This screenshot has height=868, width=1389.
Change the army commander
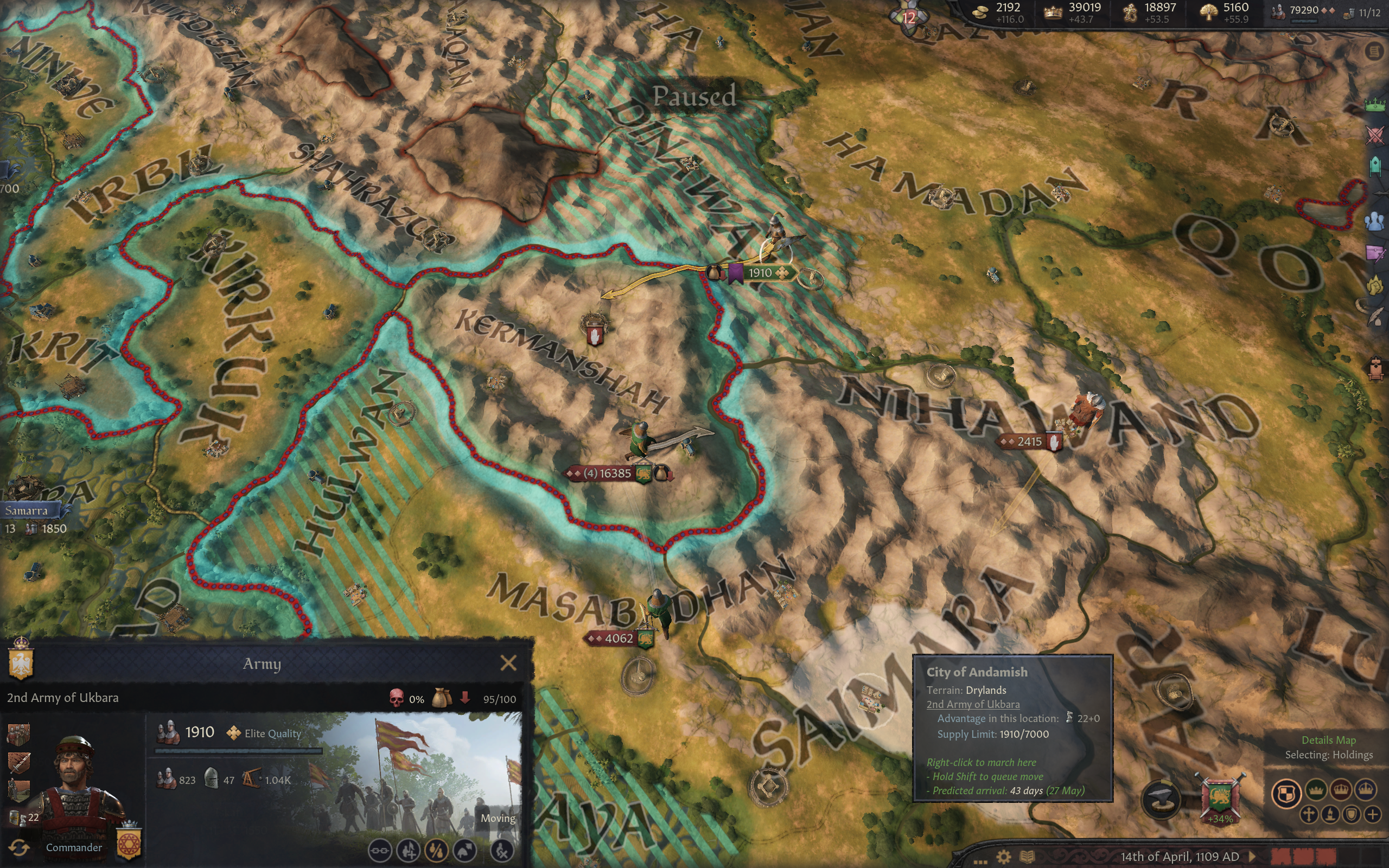coord(18,847)
